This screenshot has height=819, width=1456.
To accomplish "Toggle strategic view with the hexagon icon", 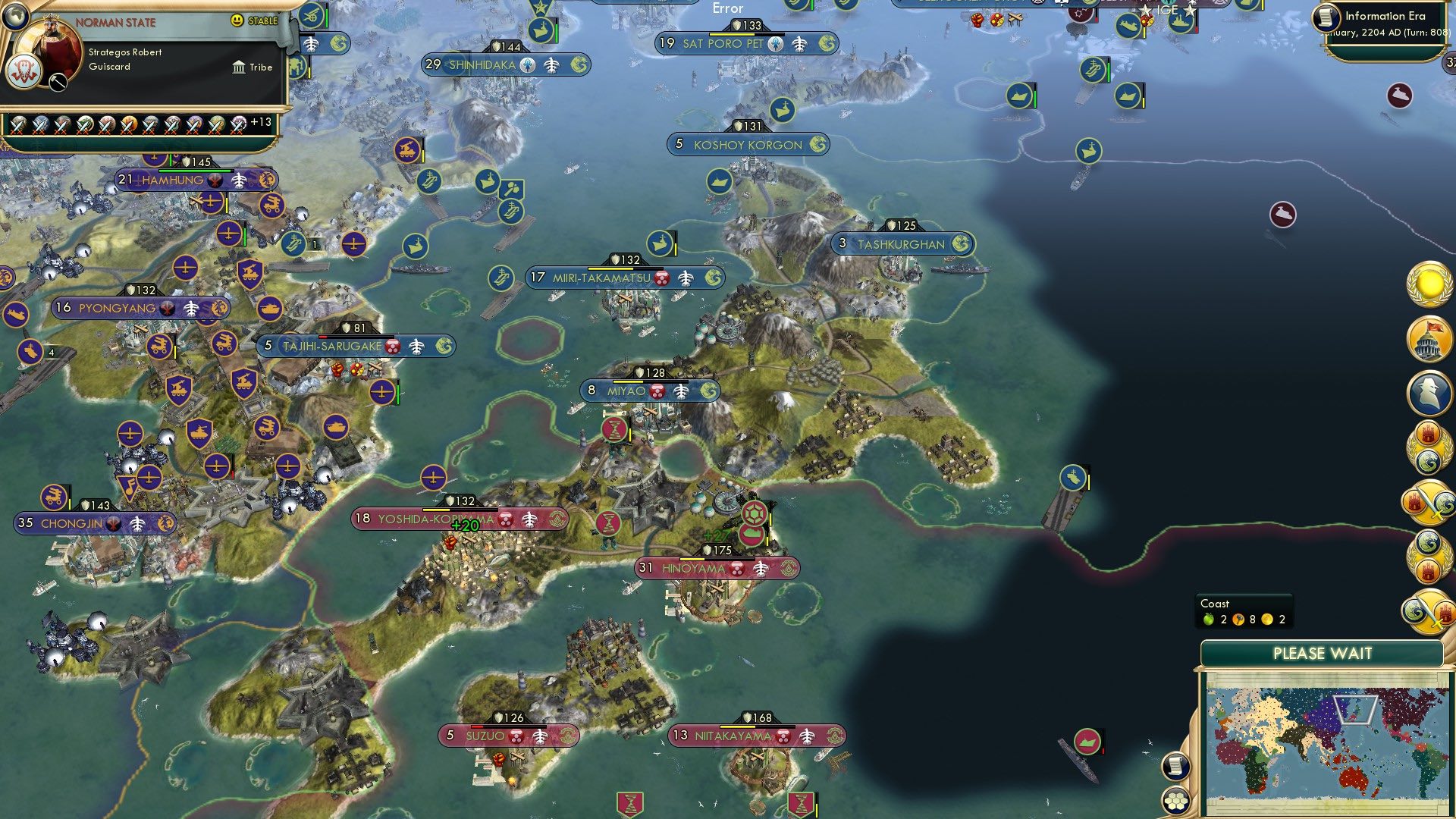I will pos(1175,800).
